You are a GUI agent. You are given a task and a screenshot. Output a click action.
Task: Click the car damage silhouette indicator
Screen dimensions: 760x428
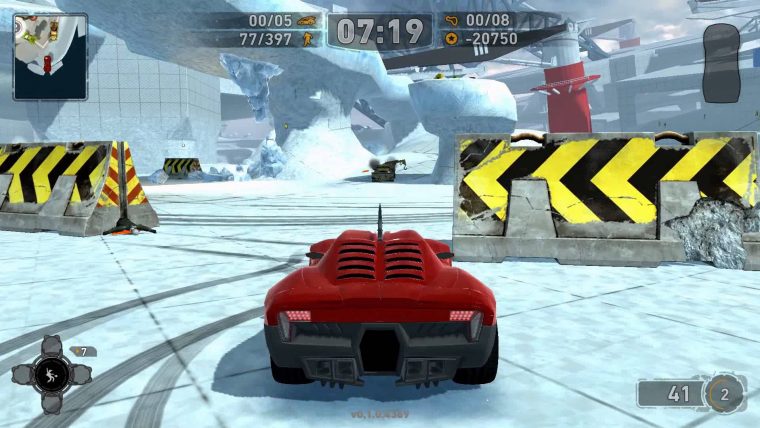click(x=720, y=63)
